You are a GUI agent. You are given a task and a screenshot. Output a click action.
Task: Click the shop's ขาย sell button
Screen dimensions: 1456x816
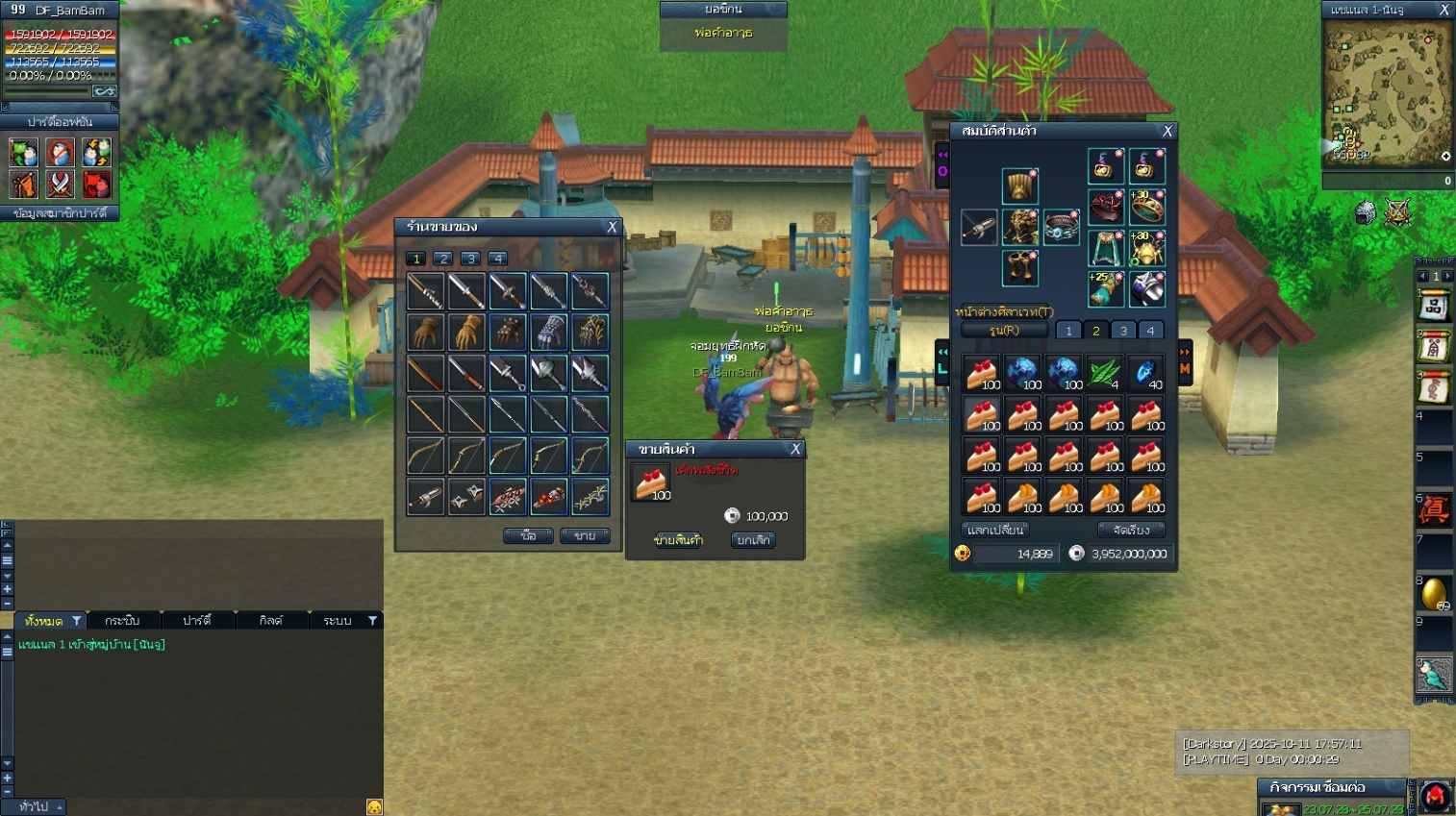click(585, 535)
